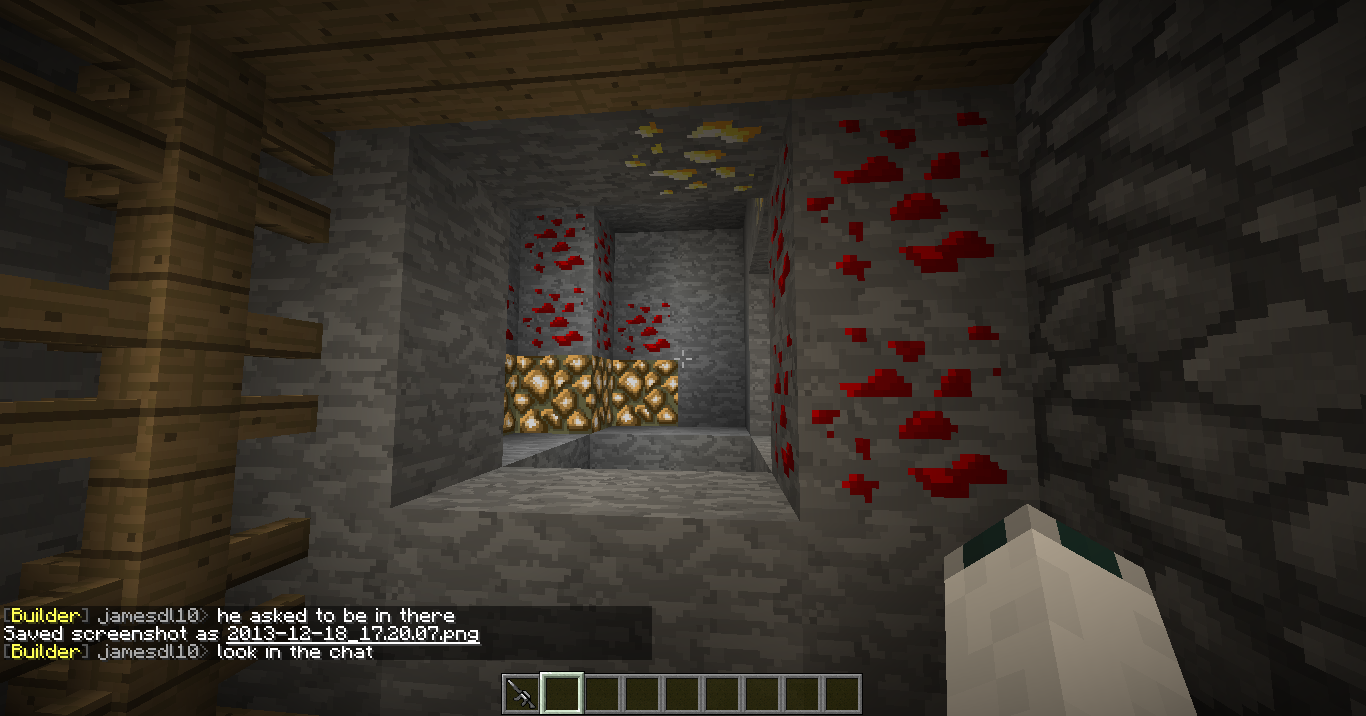Select the arrow item in the hotbar
The height and width of the screenshot is (716, 1366).
521,694
